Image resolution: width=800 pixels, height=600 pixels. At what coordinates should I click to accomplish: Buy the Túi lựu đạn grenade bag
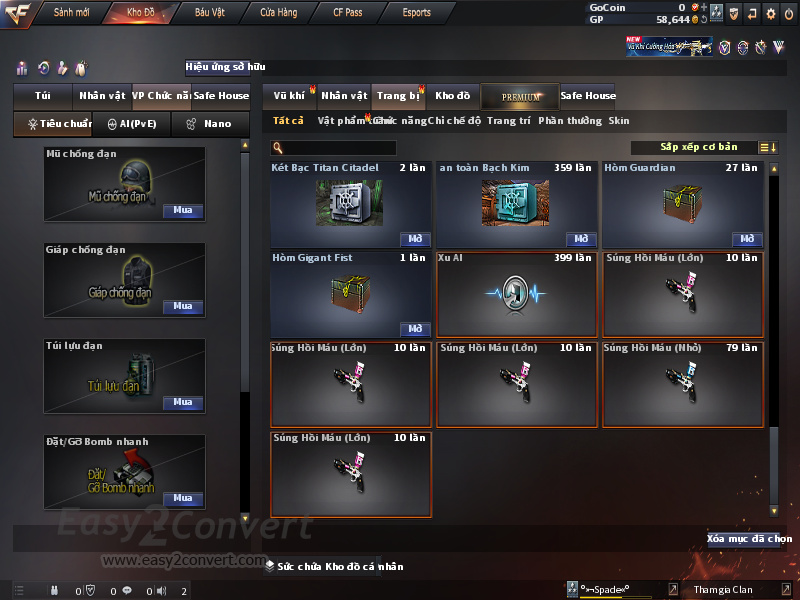[x=183, y=402]
